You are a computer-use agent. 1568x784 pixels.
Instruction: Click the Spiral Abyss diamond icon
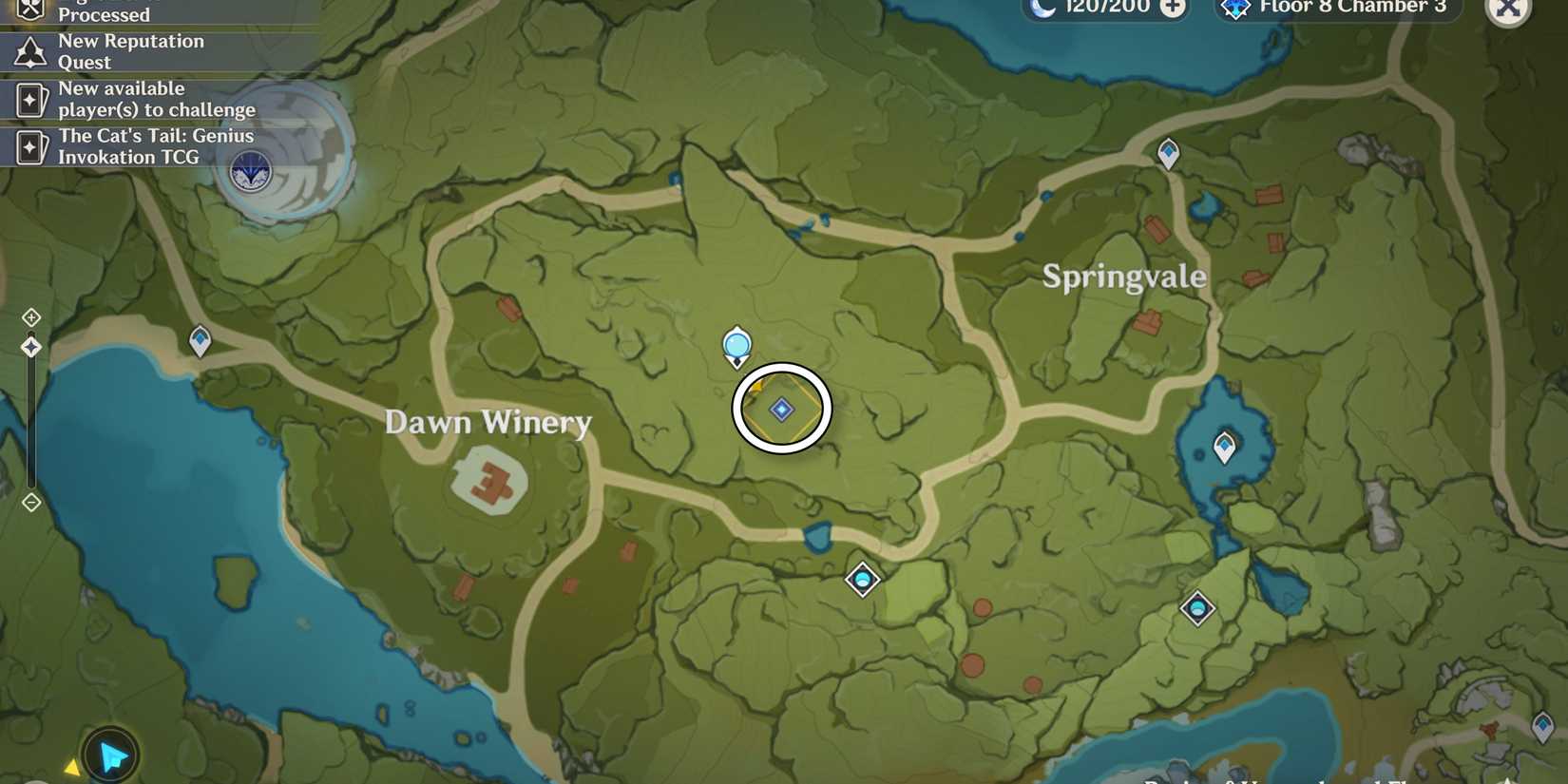coord(1235,9)
